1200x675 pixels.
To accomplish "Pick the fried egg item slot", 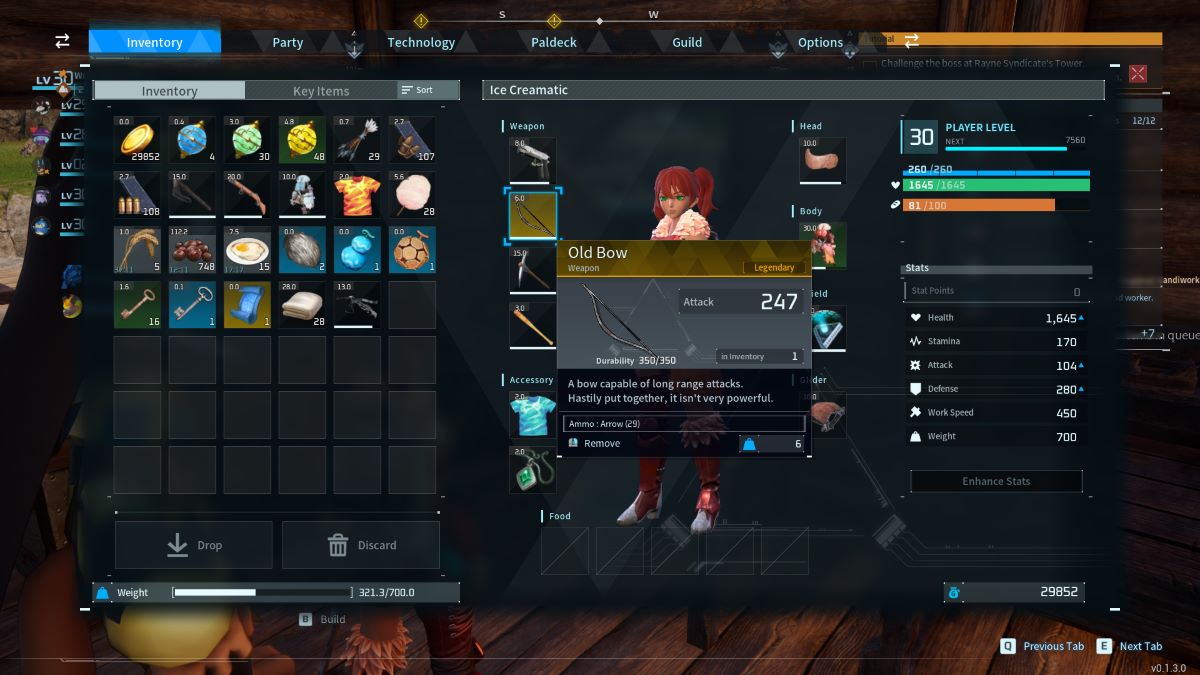I will coord(247,250).
